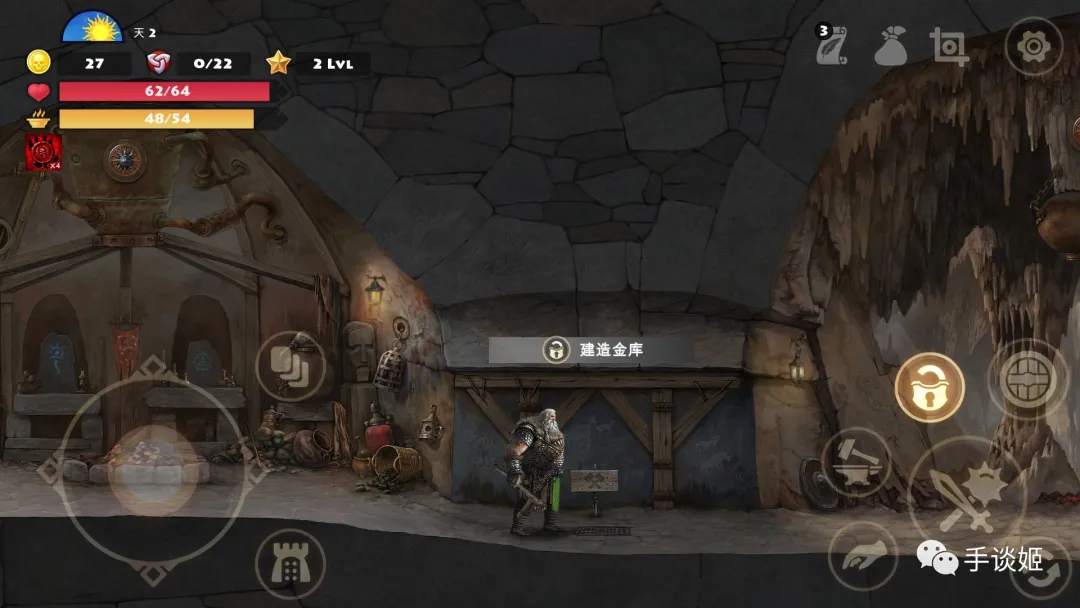The image size is (1080, 608).
Task: Open the settings gear menu
Action: [x=1033, y=46]
